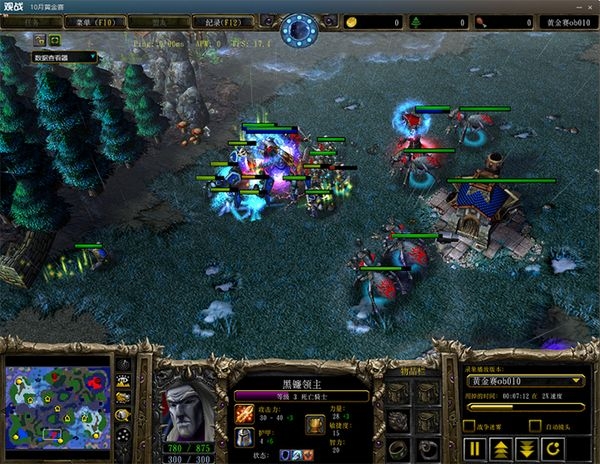Select the sword attack damage icon
Screen dimensions: 600x464
pos(245,411)
